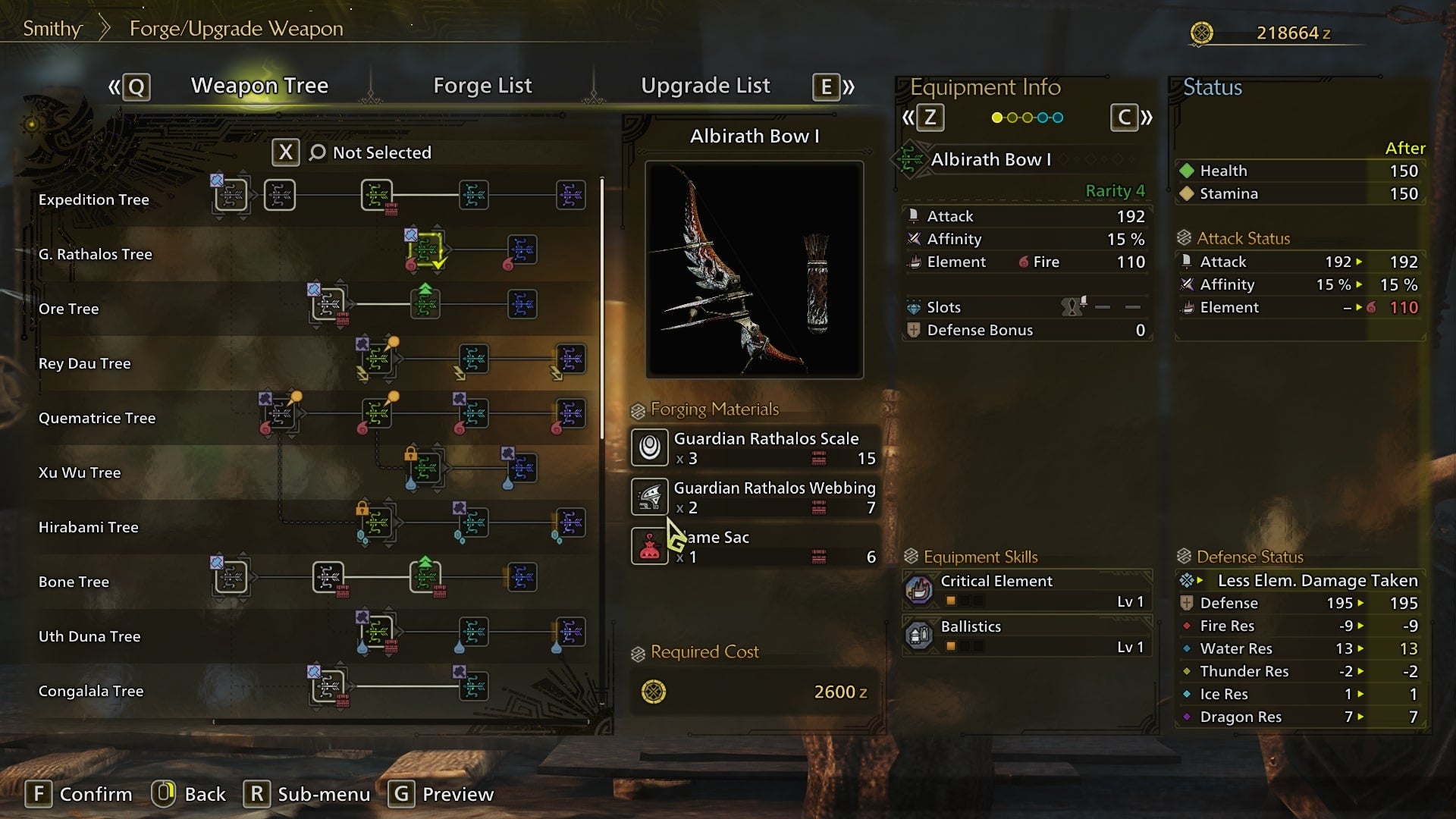Select the Xu Wu Tree row label
The height and width of the screenshot is (819, 1456).
[80, 472]
